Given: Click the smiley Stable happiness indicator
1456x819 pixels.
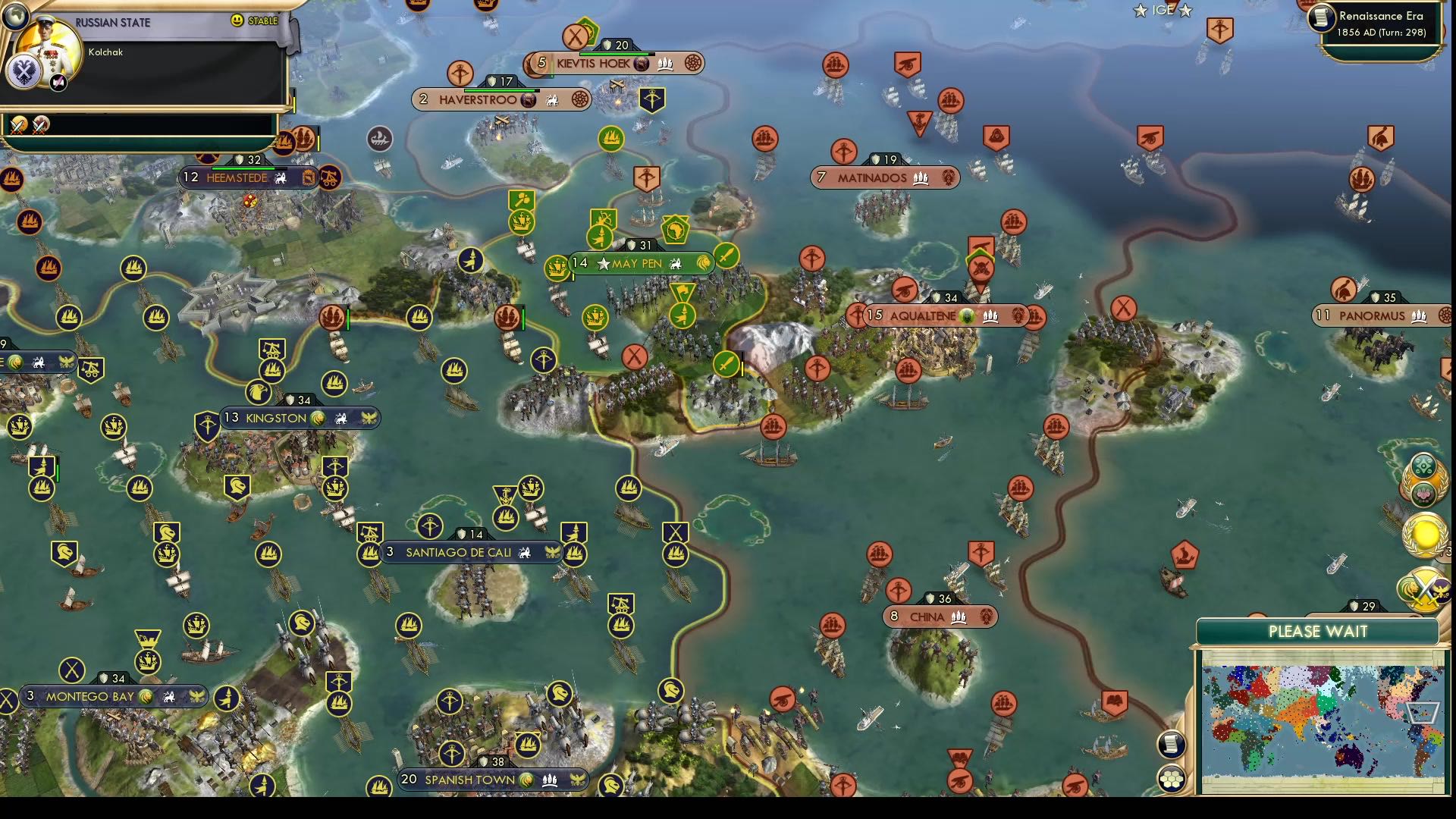Looking at the screenshot, I should click(237, 20).
